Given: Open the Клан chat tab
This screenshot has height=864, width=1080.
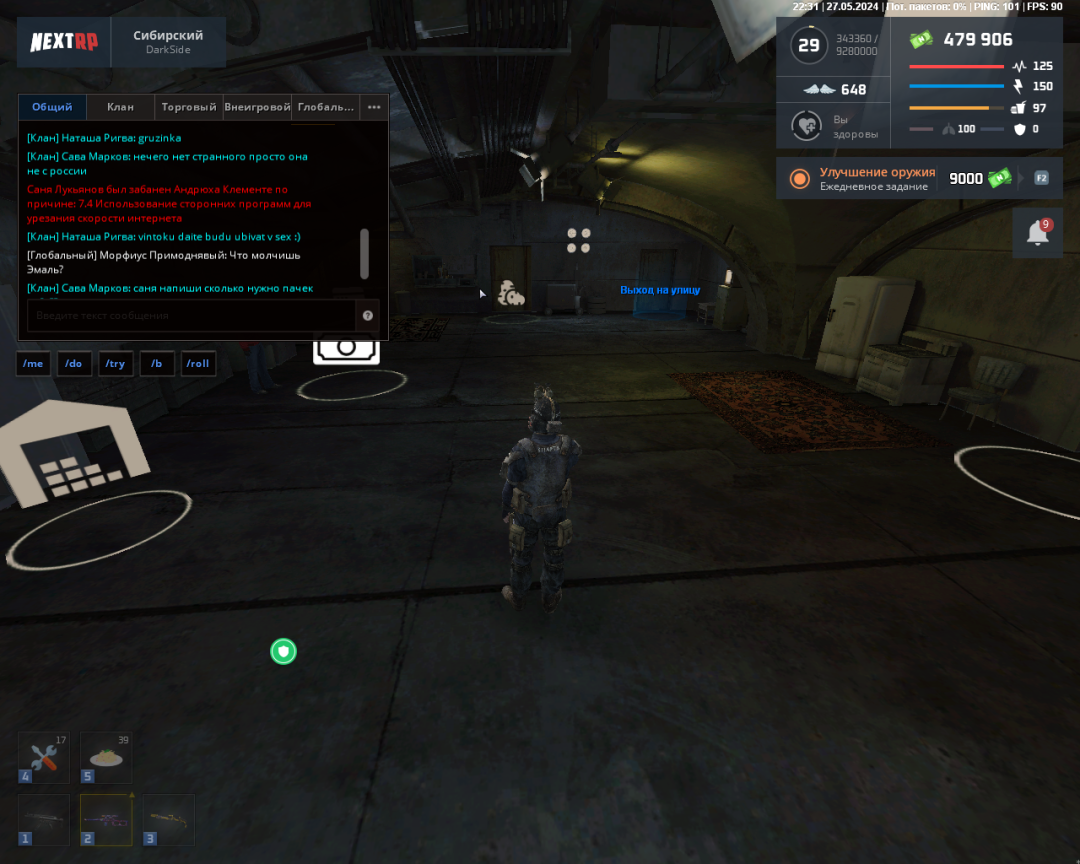Looking at the screenshot, I should tap(120, 107).
